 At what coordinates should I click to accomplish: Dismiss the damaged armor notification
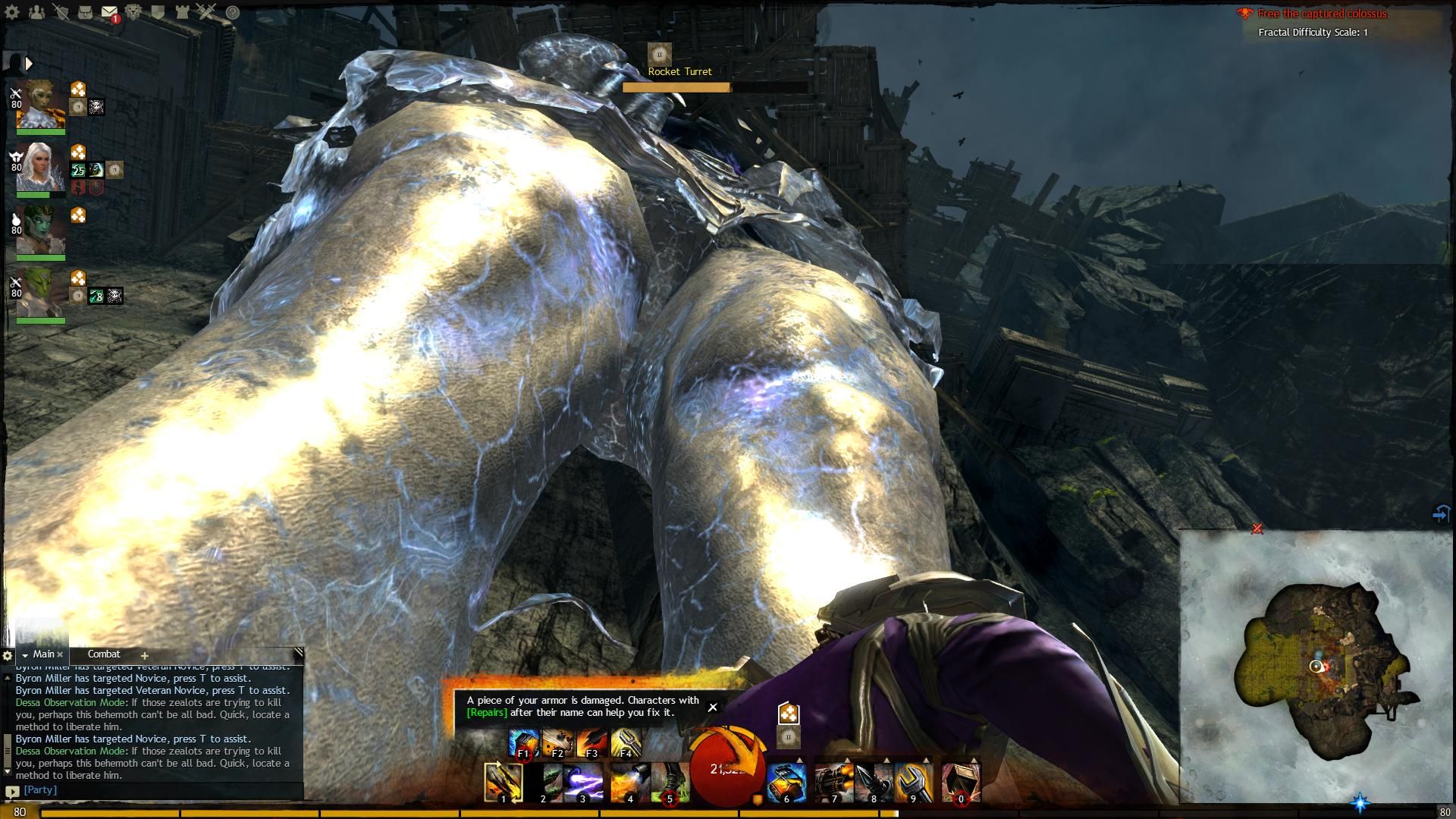(712, 707)
